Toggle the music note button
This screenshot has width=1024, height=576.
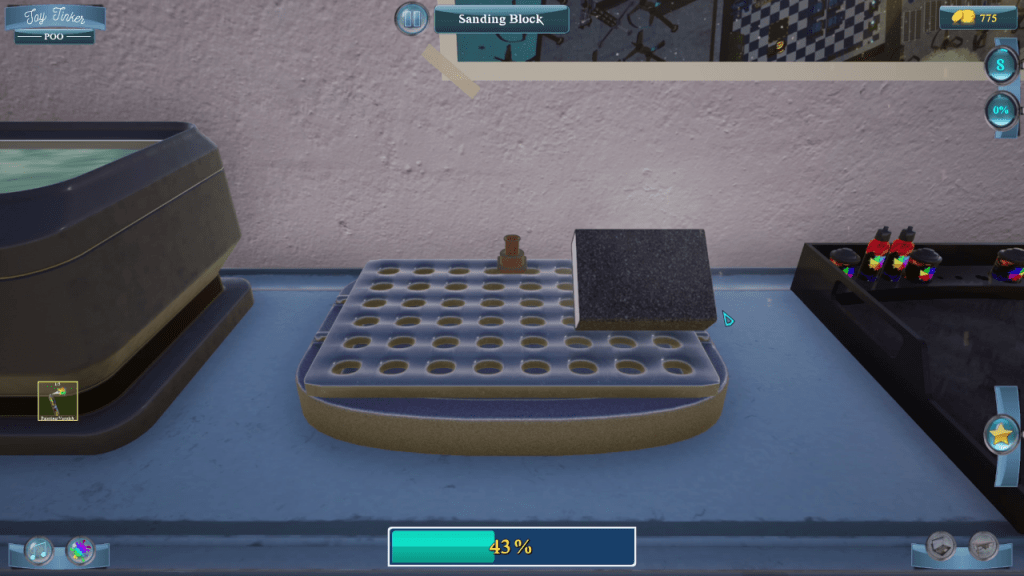(39, 549)
